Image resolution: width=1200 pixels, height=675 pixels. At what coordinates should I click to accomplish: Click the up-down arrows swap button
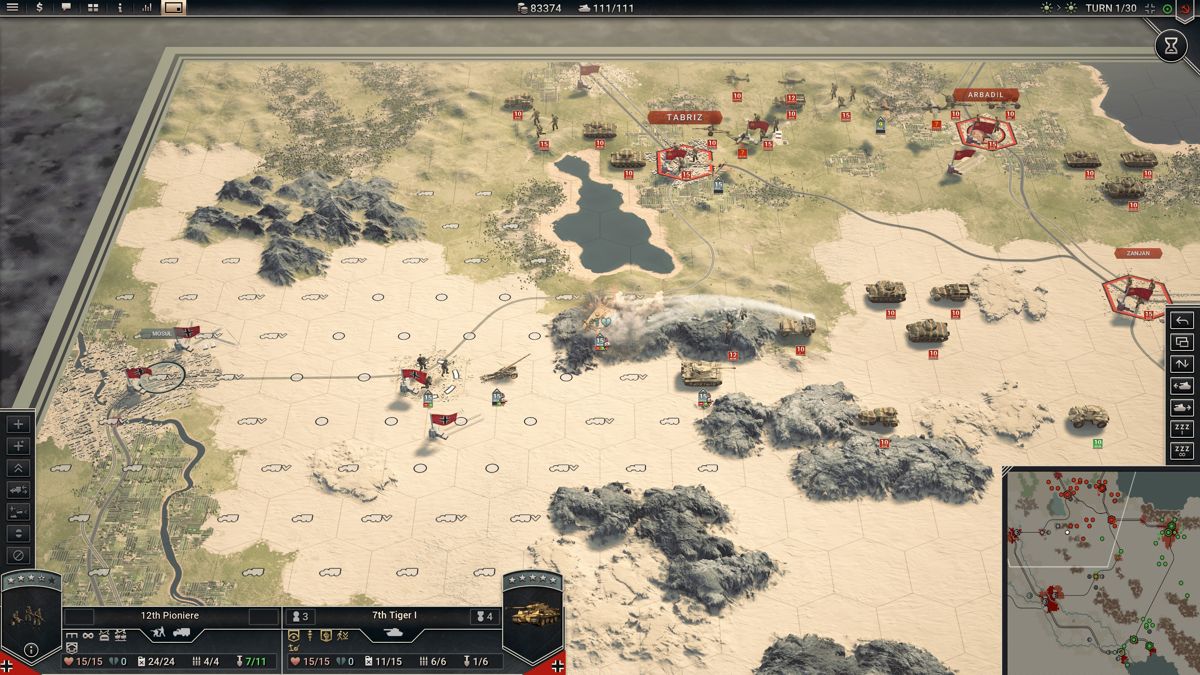click(x=1182, y=365)
